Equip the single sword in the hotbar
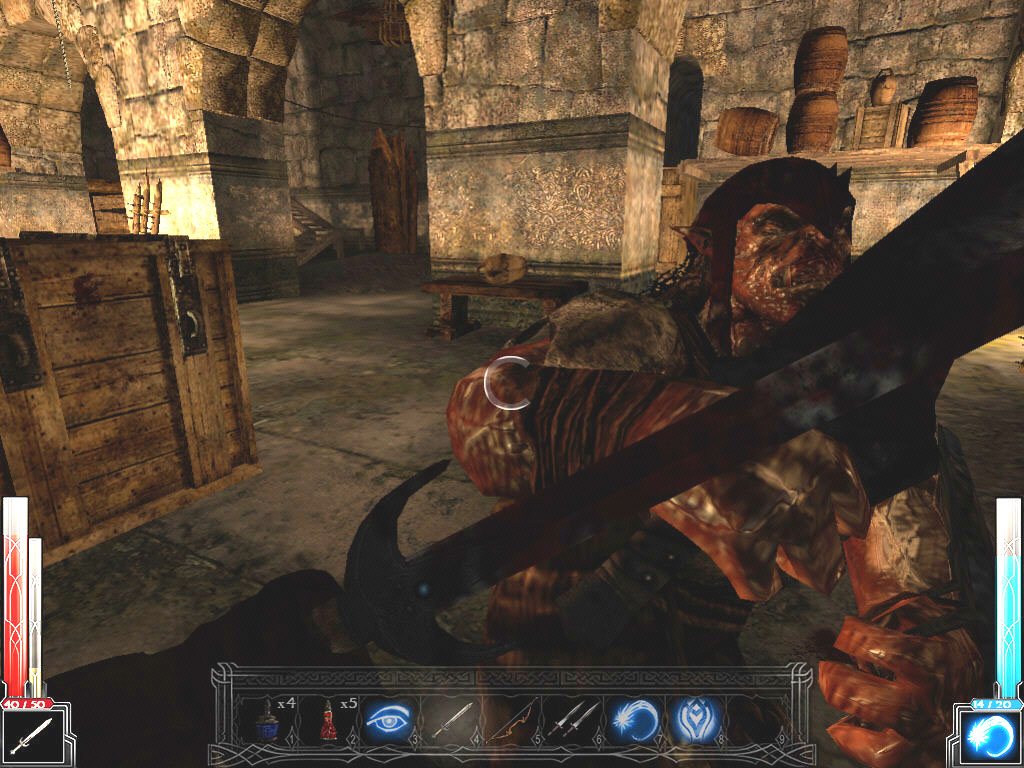Viewport: 1024px width, 768px height. [451, 720]
